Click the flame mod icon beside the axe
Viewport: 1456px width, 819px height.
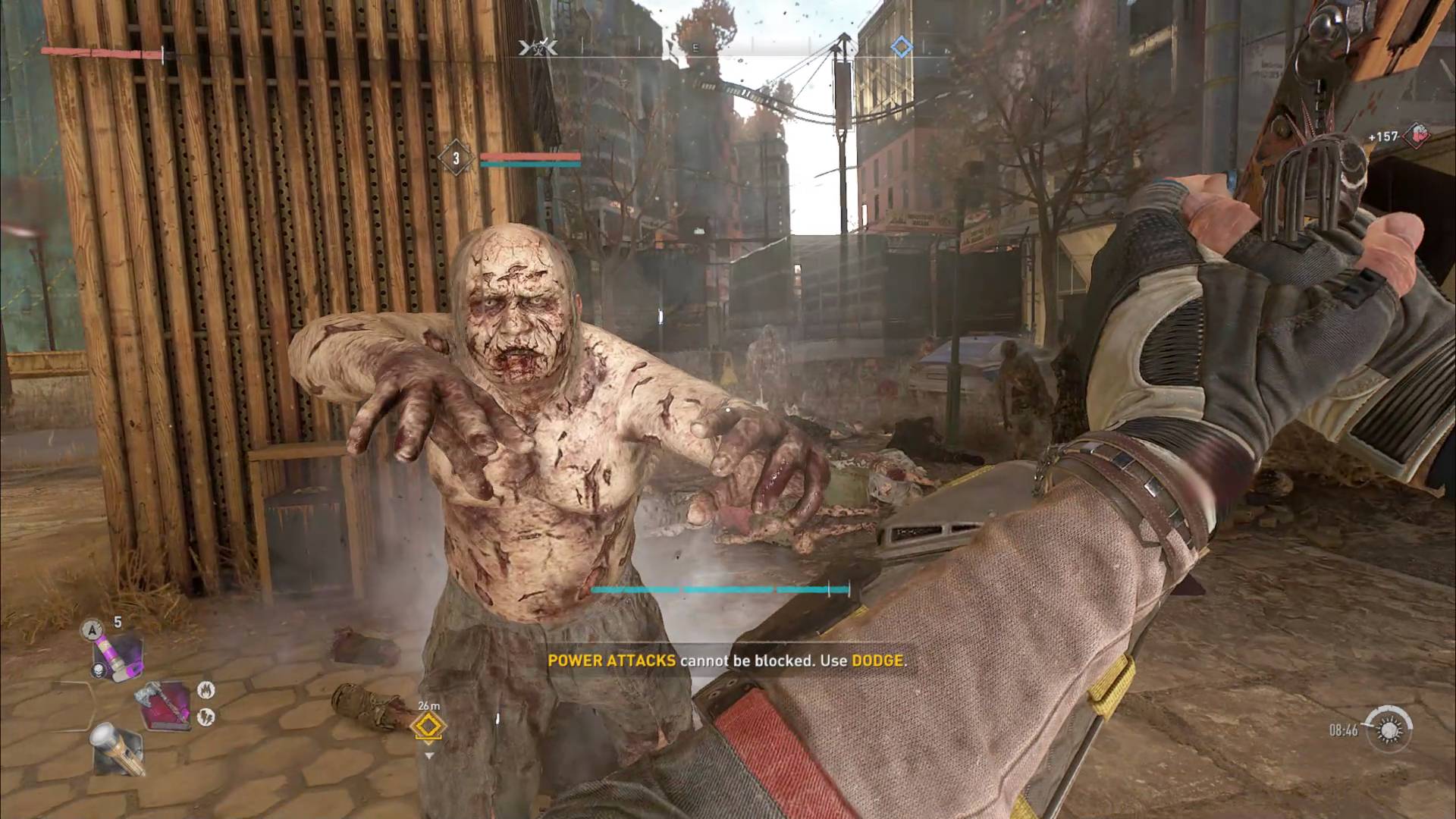pos(206,690)
